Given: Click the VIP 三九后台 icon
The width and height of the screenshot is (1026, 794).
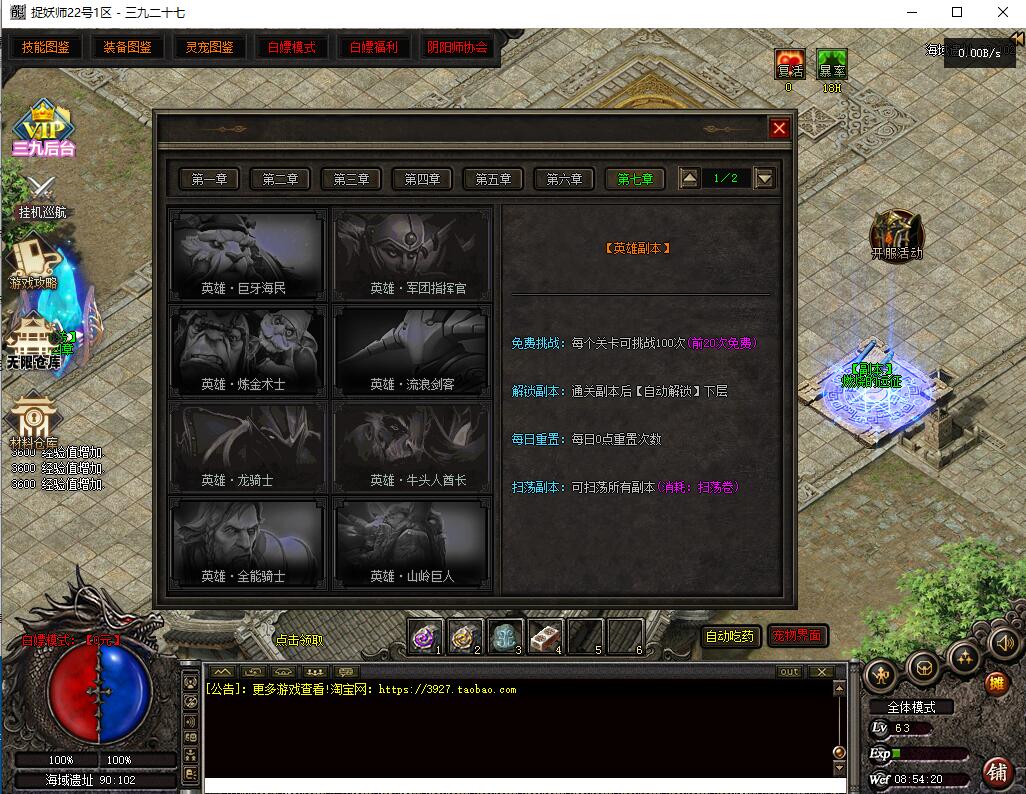Looking at the screenshot, I should tap(44, 130).
